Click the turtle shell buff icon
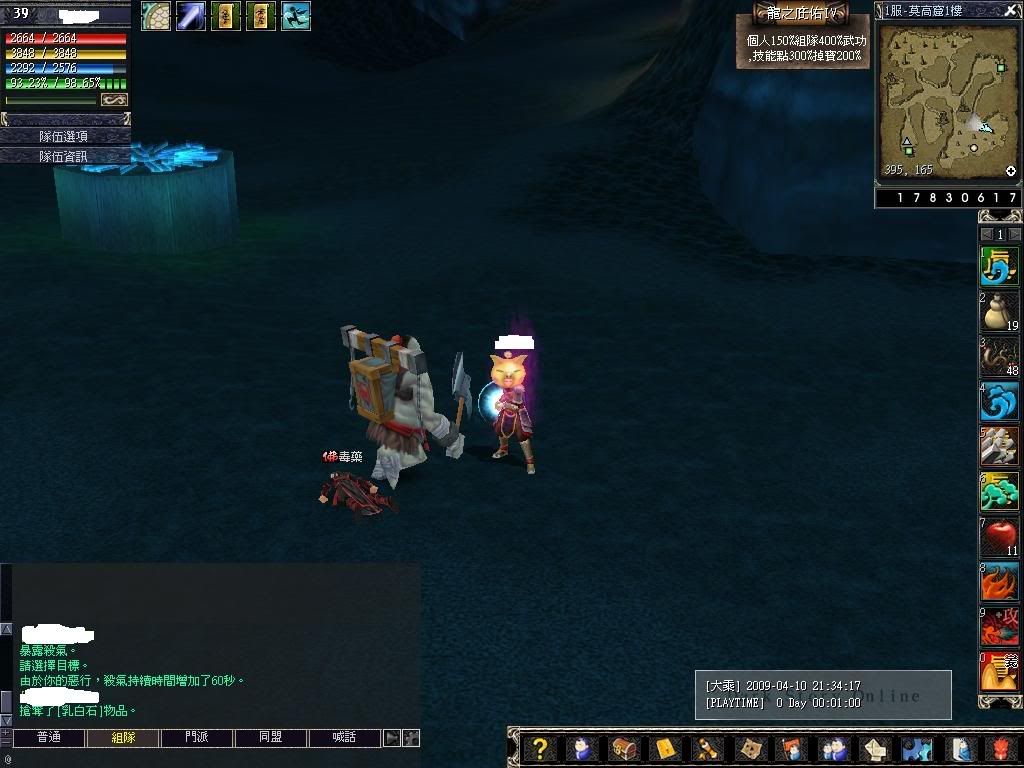This screenshot has width=1024, height=768. point(156,16)
